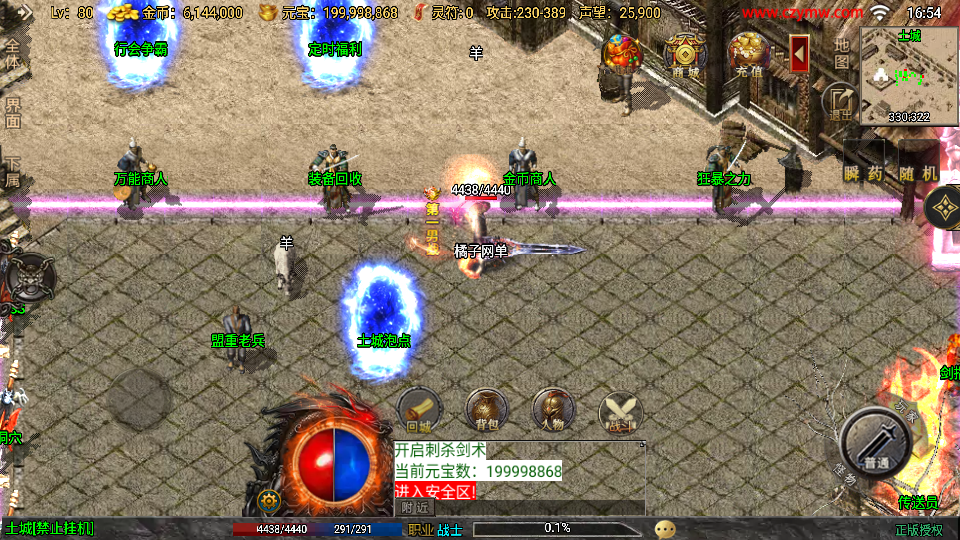
Task: Use the 回城 return scroll icon
Action: [x=420, y=410]
